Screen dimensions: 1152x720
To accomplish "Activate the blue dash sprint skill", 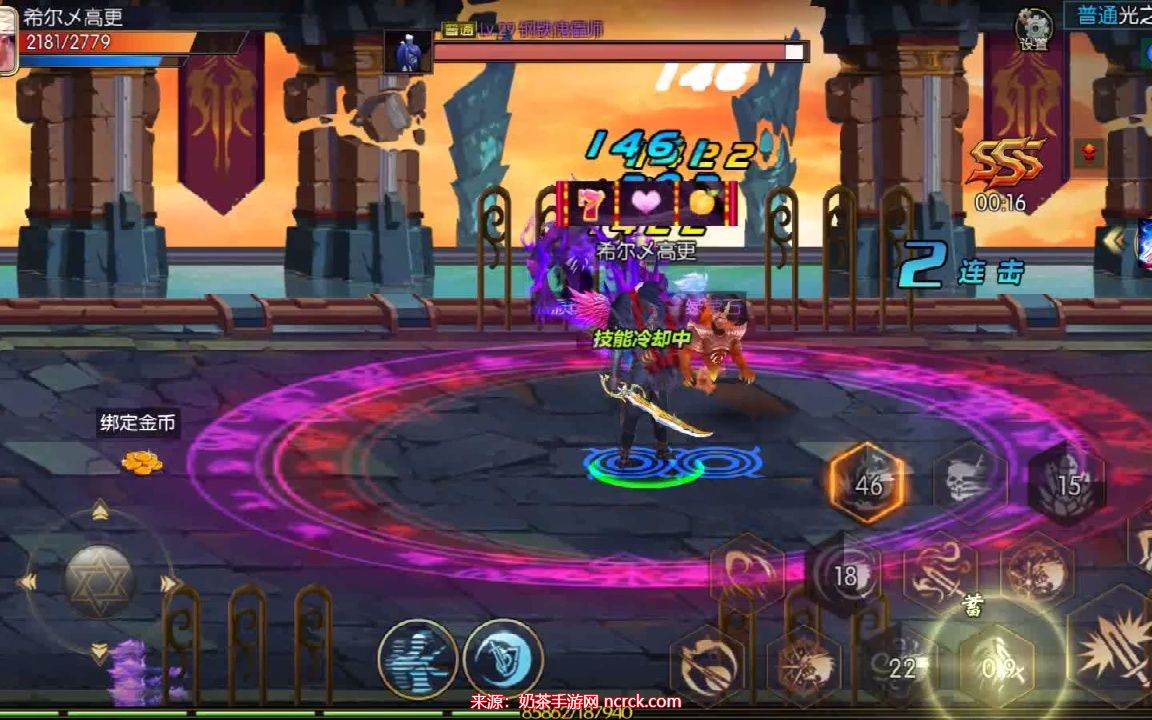I will pyautogui.click(x=418, y=659).
